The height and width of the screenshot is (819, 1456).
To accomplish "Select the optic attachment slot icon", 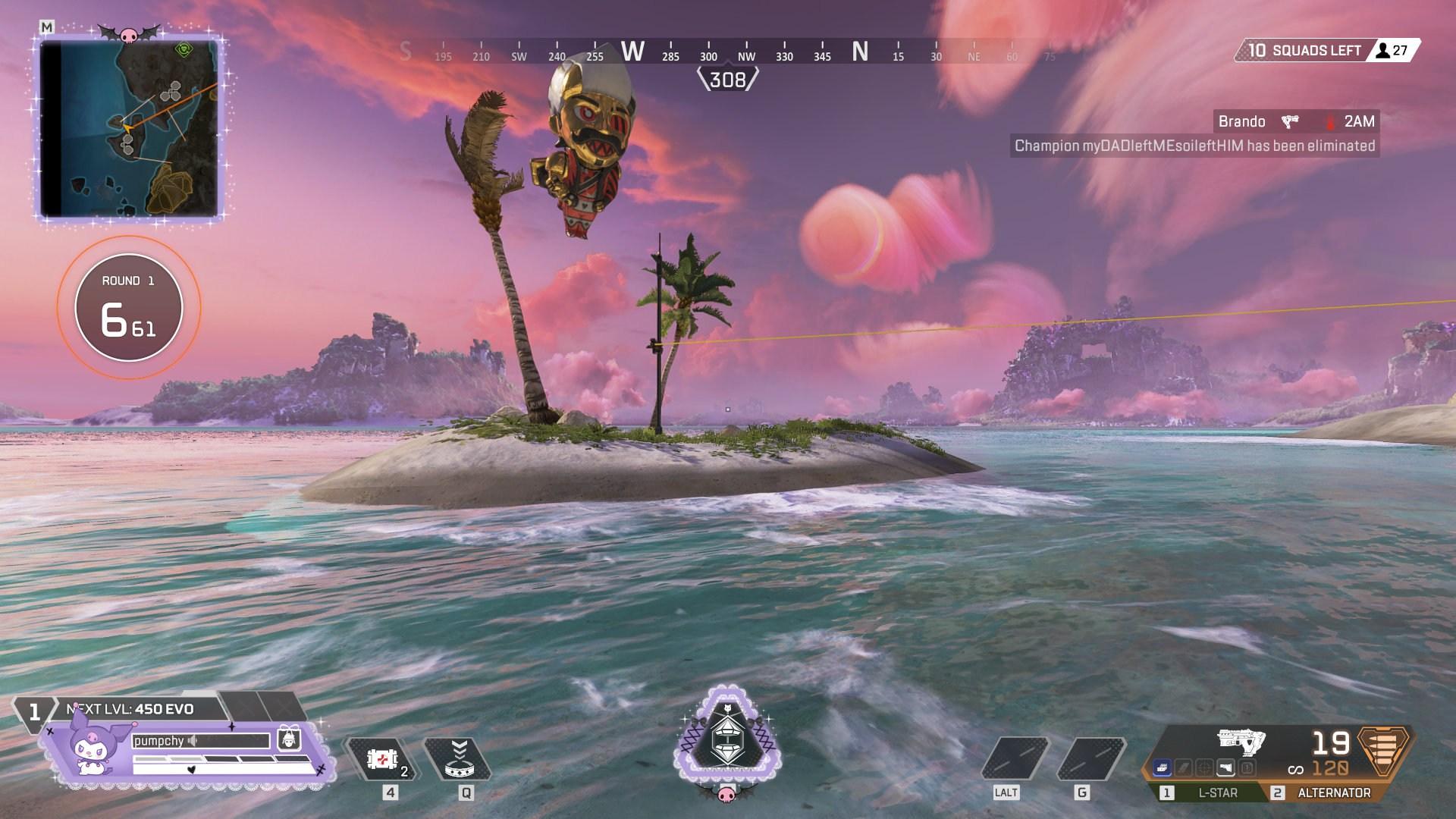I will point(1203,767).
